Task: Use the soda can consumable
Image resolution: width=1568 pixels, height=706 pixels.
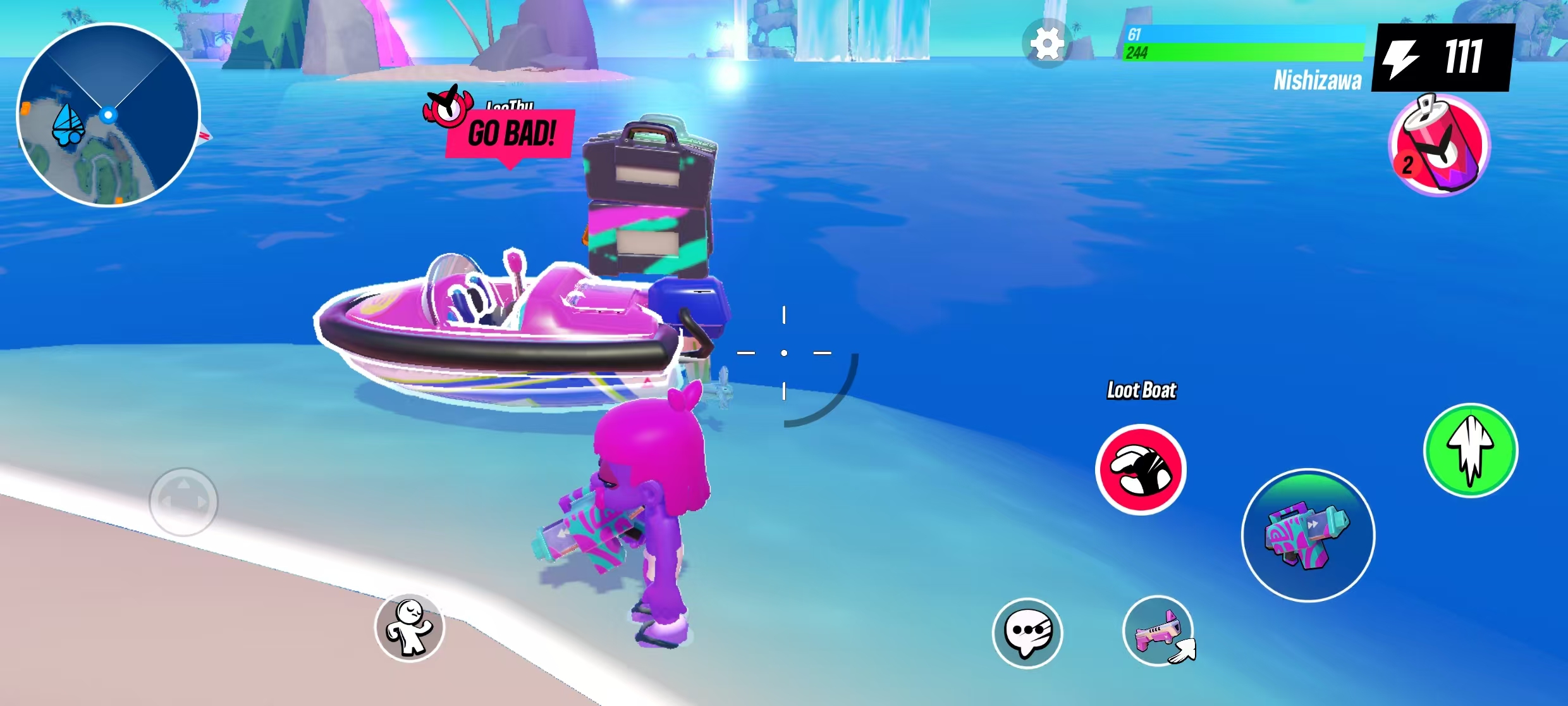Action: [x=1440, y=146]
